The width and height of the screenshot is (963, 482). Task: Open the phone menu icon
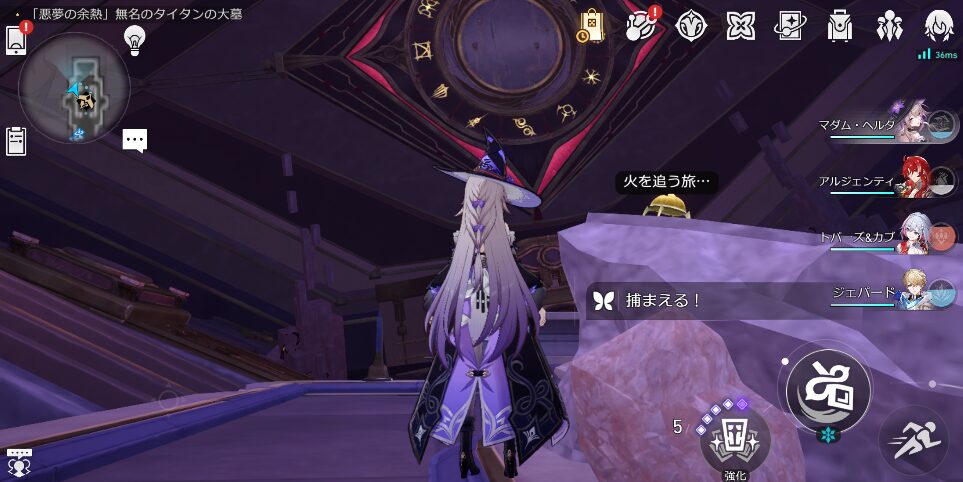[16, 39]
